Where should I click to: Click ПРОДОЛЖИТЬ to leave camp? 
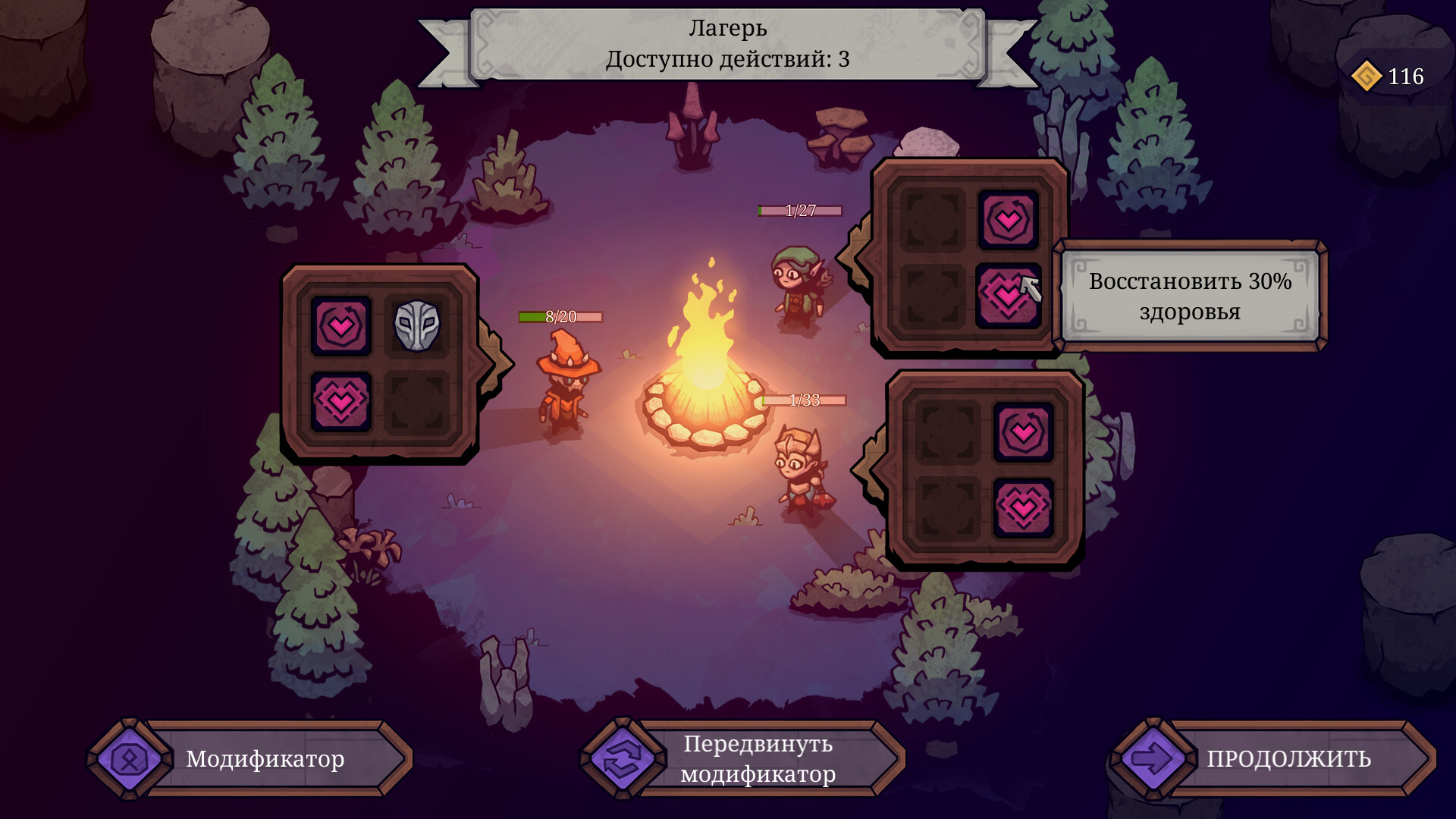pos(1274,758)
